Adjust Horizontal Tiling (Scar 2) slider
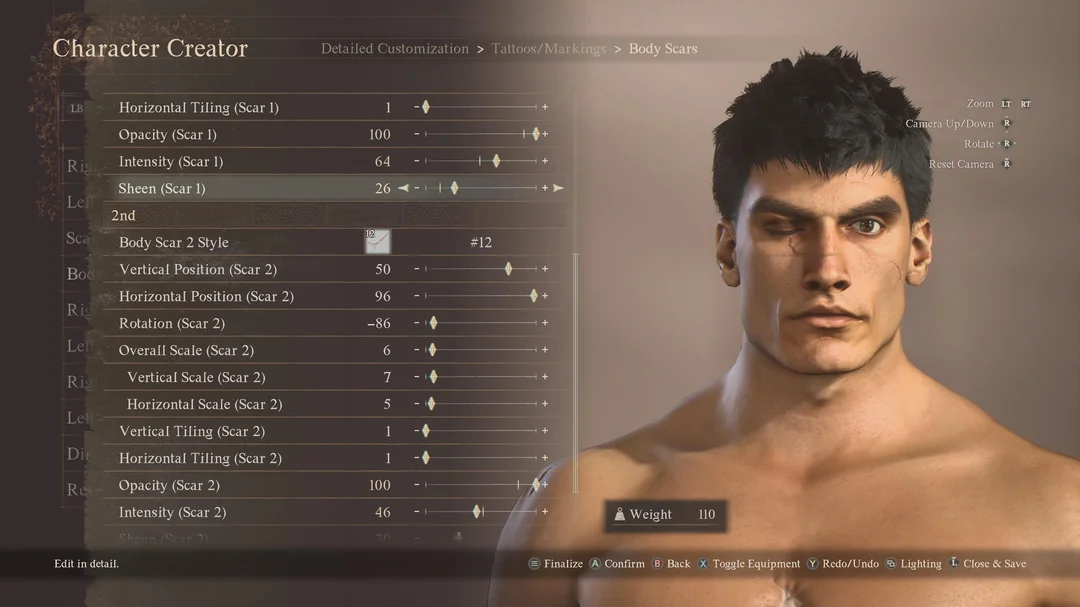Viewport: 1080px width, 607px height. [426, 458]
